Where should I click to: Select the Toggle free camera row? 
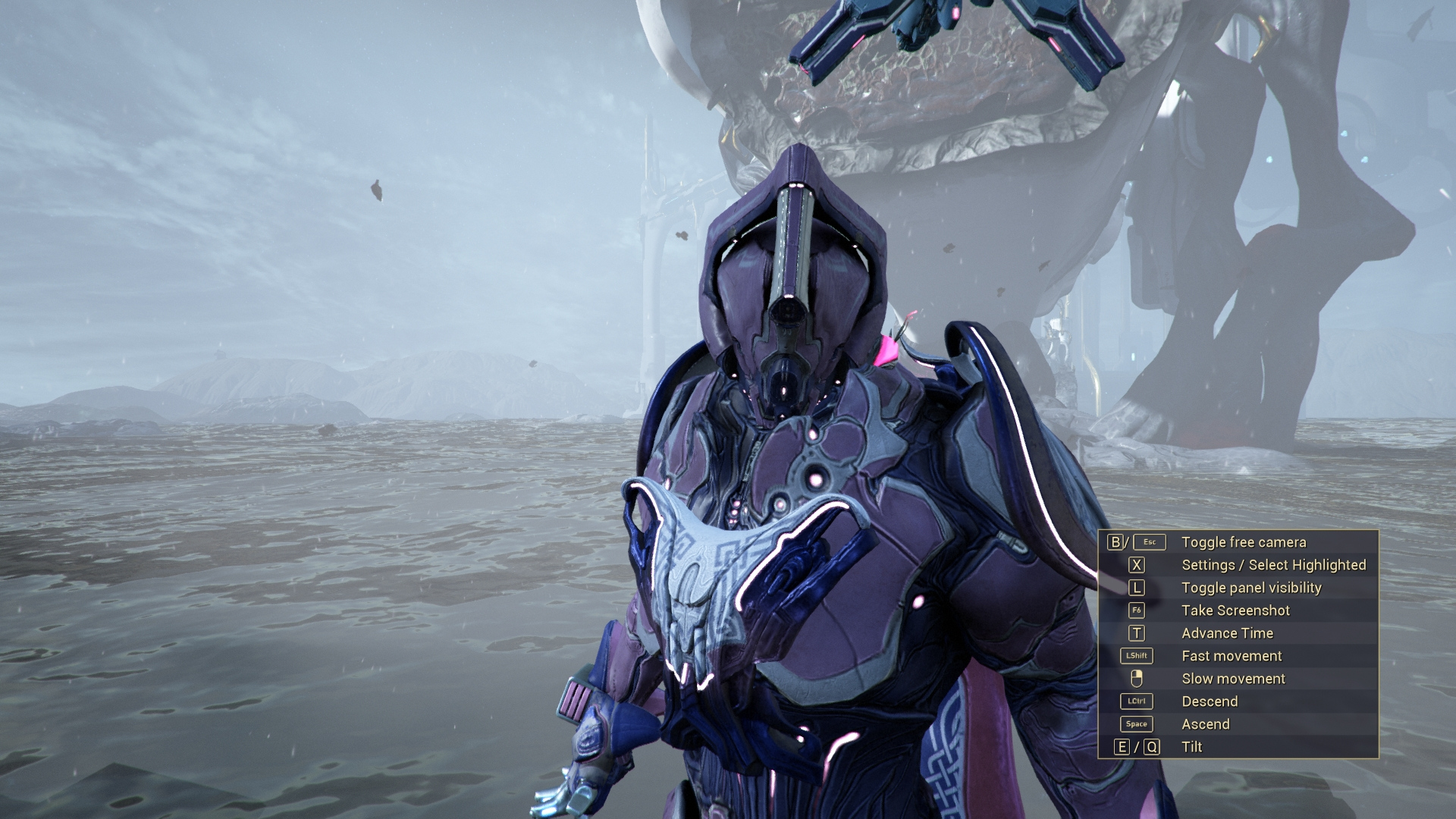[x=1243, y=542]
